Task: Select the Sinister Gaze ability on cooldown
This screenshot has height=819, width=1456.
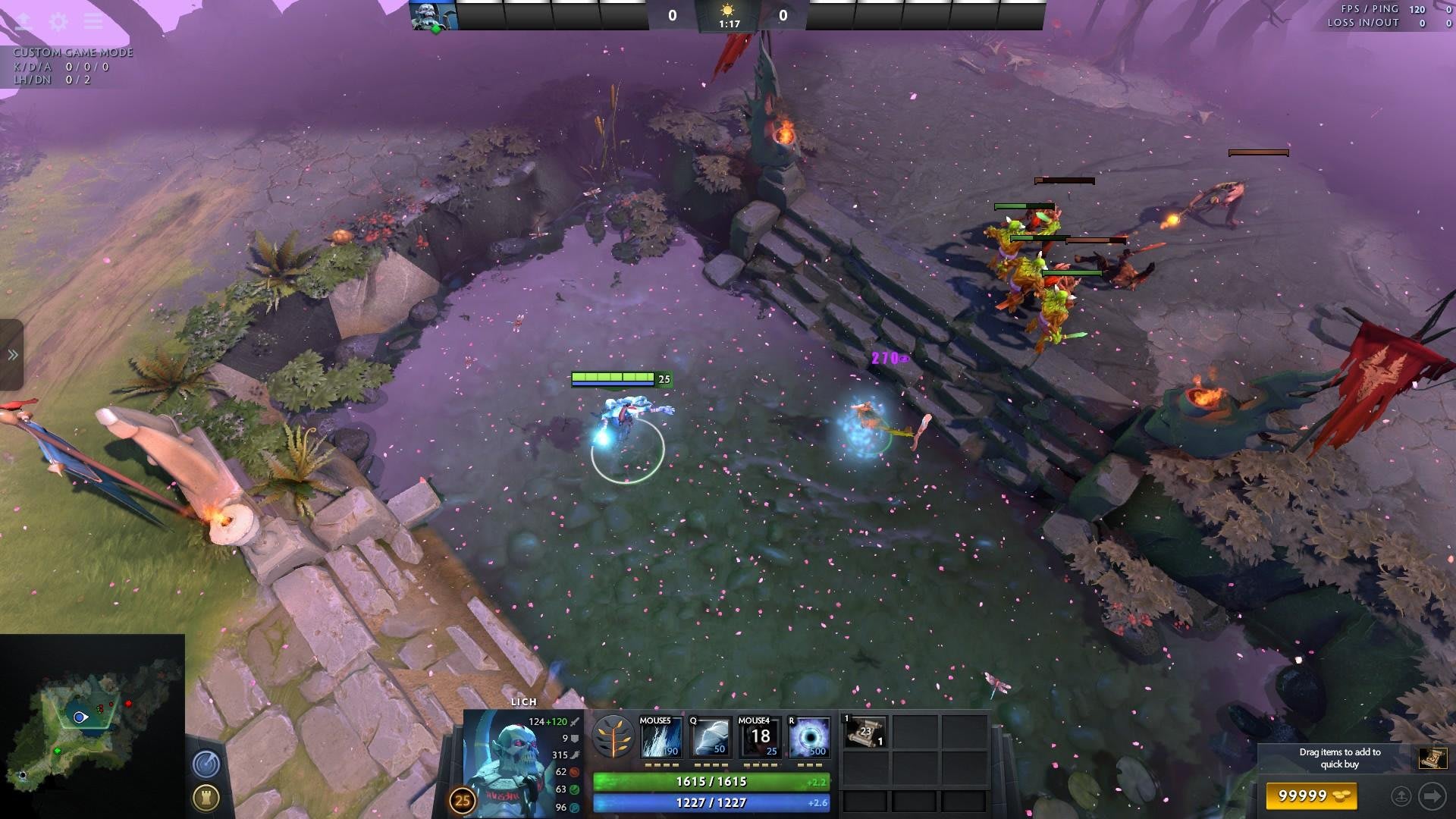Action: (x=759, y=737)
